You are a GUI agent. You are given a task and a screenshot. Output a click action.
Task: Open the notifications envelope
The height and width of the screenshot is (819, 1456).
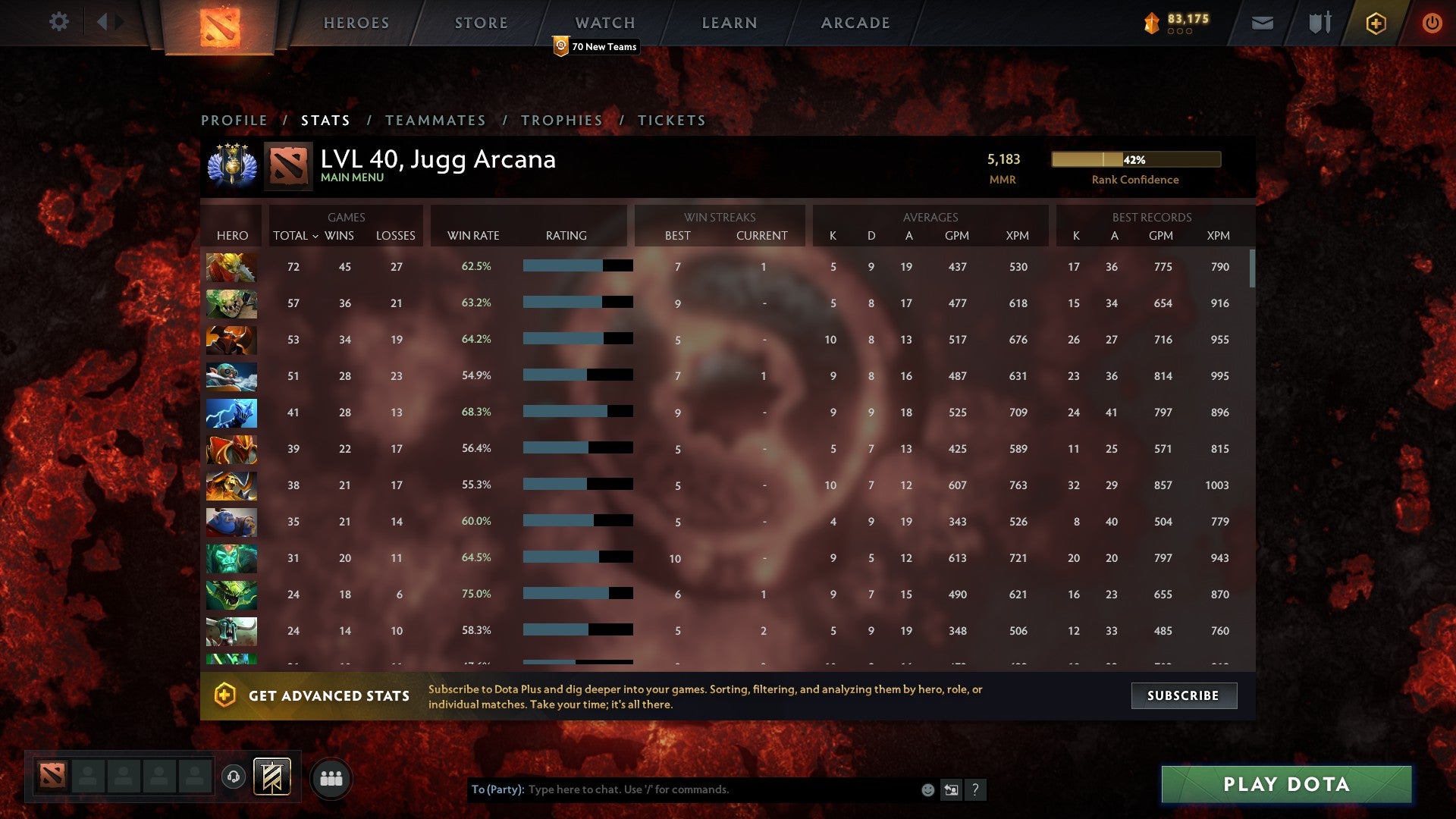point(1261,22)
